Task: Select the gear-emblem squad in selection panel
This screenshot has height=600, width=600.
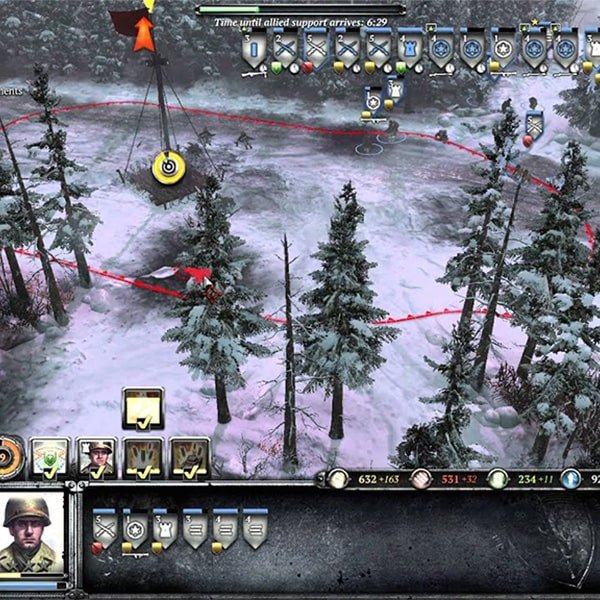Action: pyautogui.click(x=135, y=527)
